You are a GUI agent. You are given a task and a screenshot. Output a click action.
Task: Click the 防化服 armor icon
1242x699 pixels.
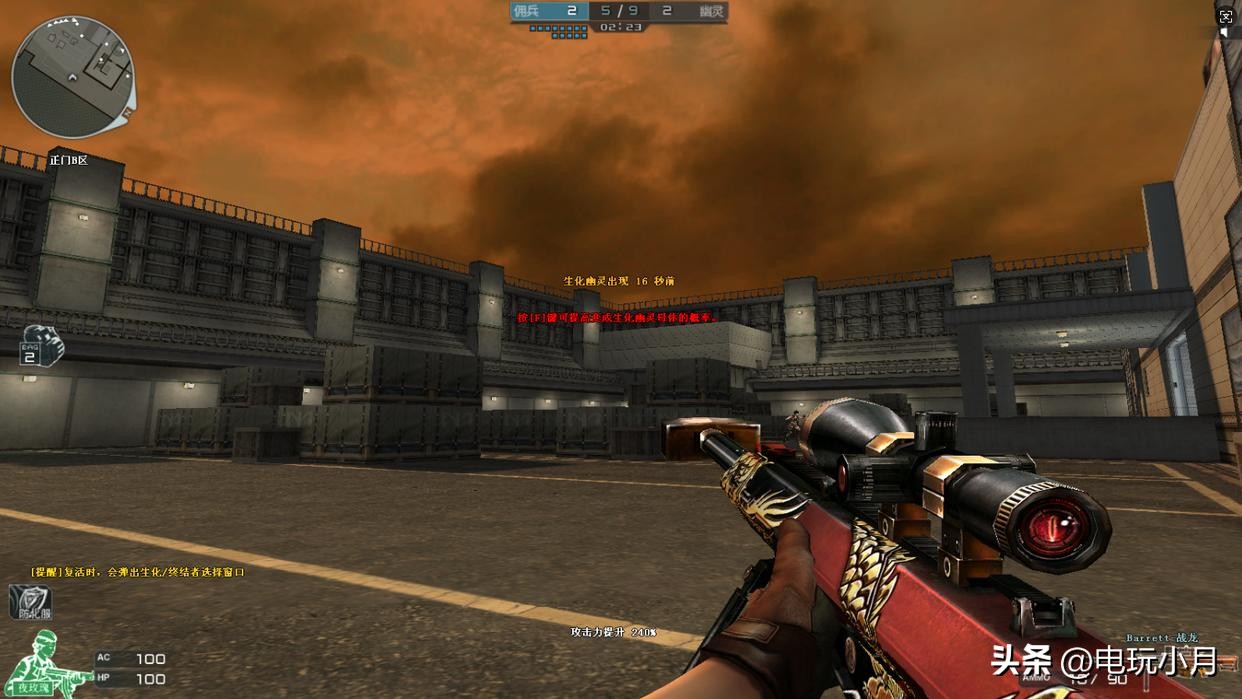(x=30, y=602)
